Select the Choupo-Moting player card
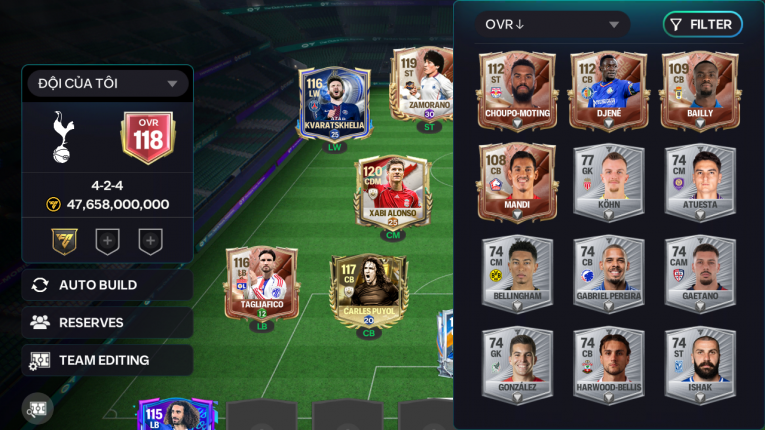The height and width of the screenshot is (430, 765). point(517,91)
